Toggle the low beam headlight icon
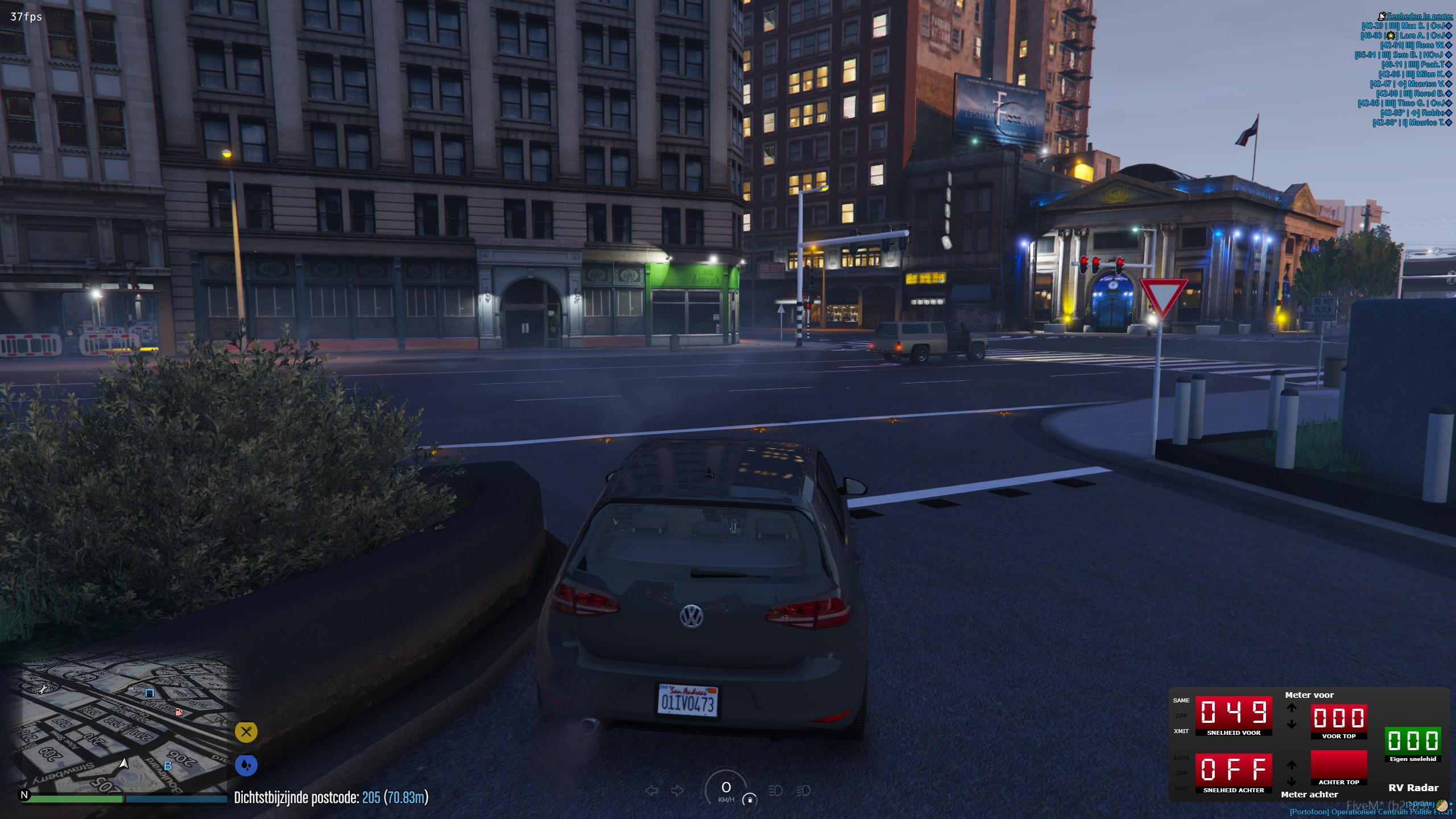 coord(775,791)
